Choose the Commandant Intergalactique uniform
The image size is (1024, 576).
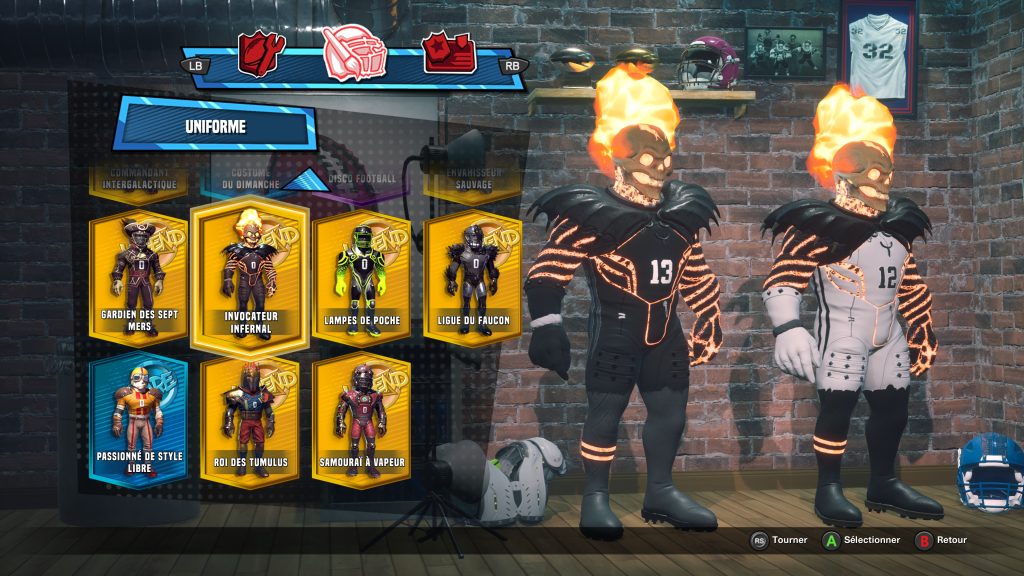[139, 179]
